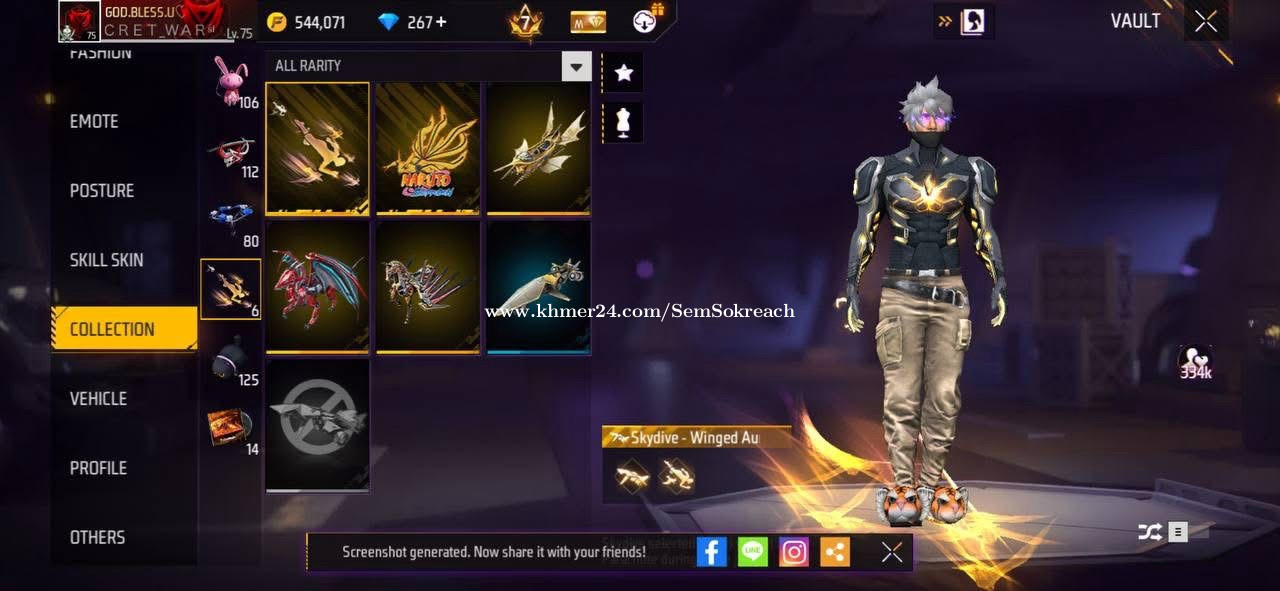Show the Others category
1280x591 pixels.
pos(97,537)
